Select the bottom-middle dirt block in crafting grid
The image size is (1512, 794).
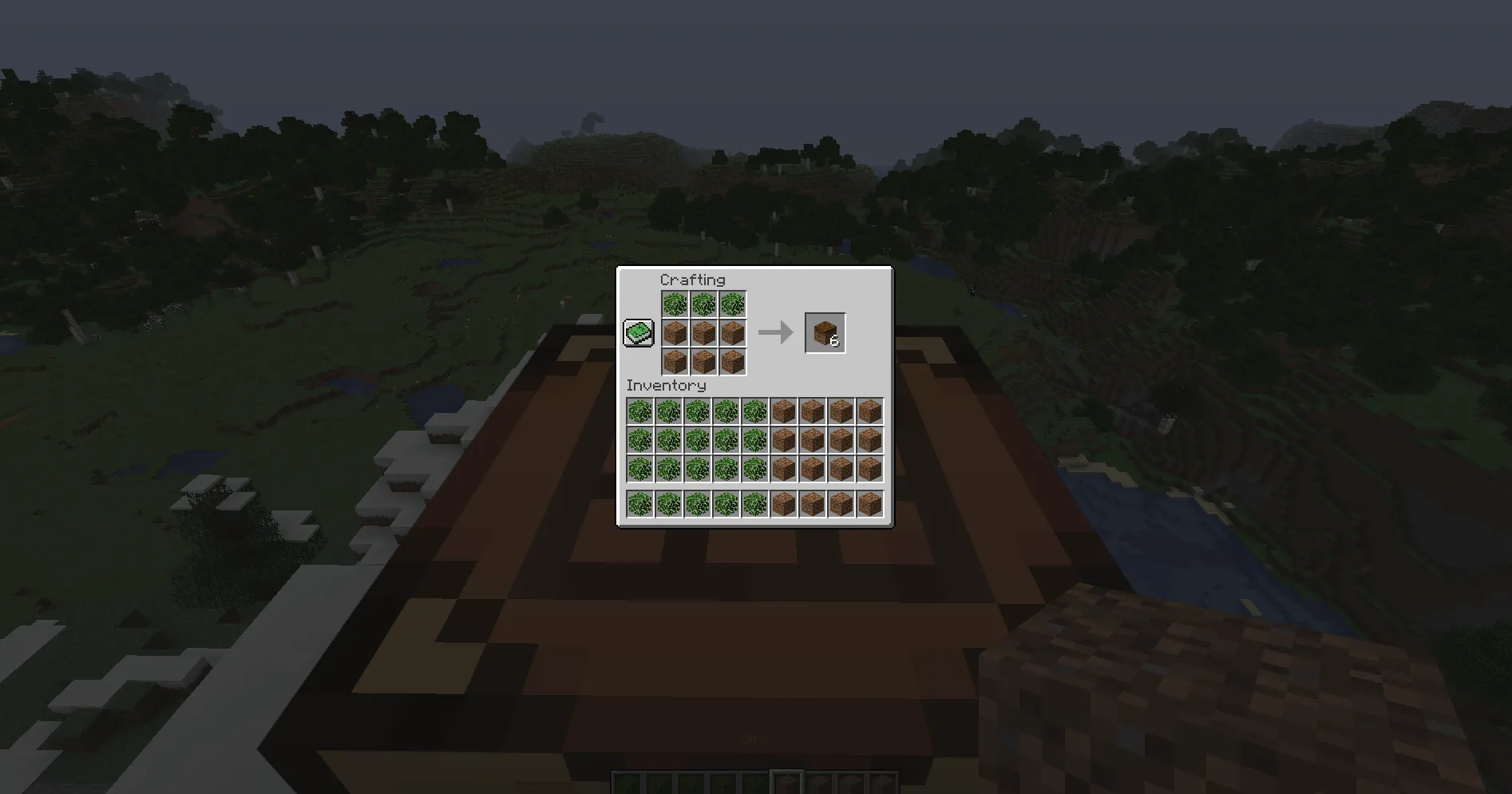[704, 362]
